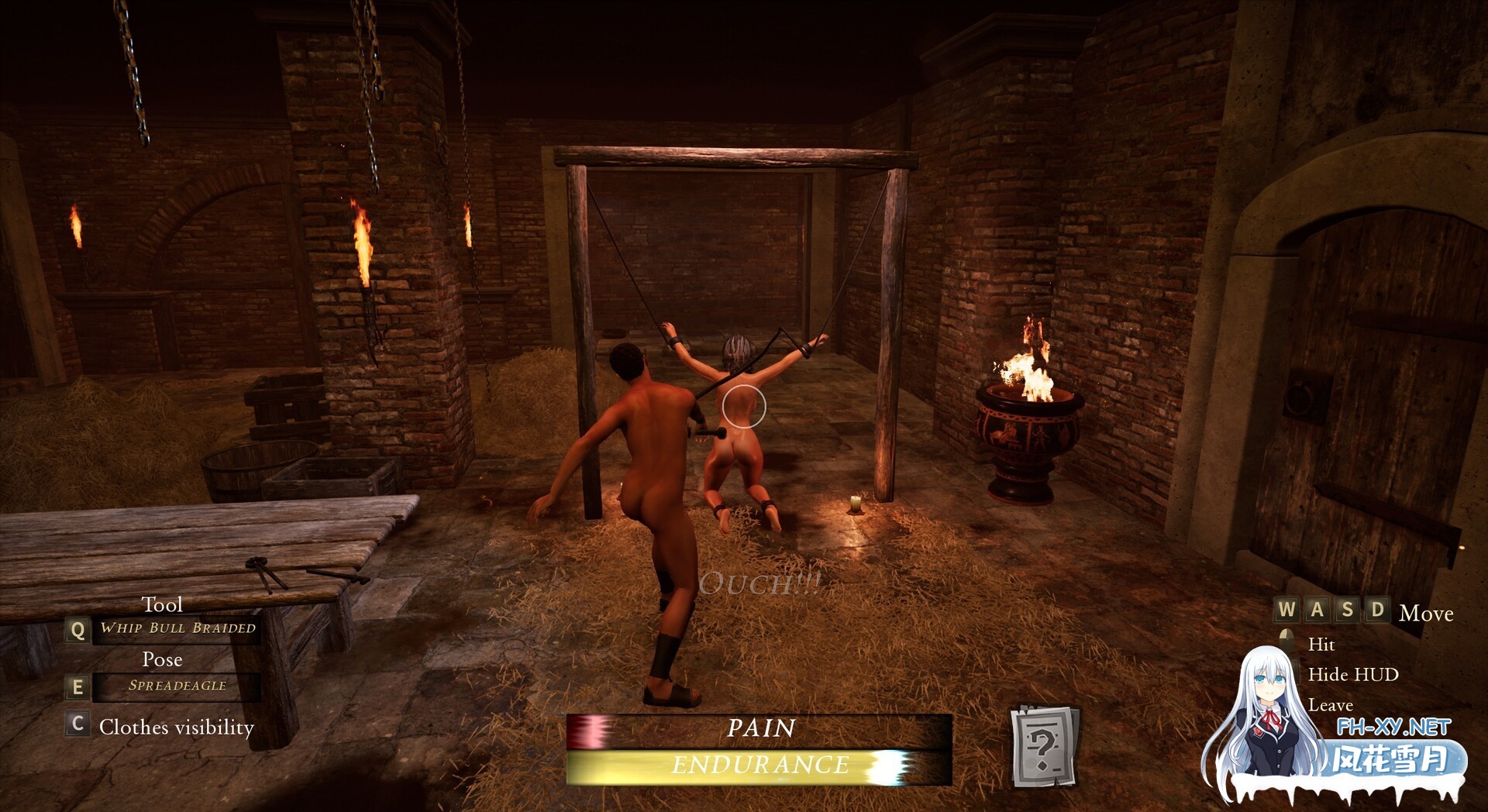Click the Tool menu heading
1488x812 pixels.
pyautogui.click(x=163, y=605)
